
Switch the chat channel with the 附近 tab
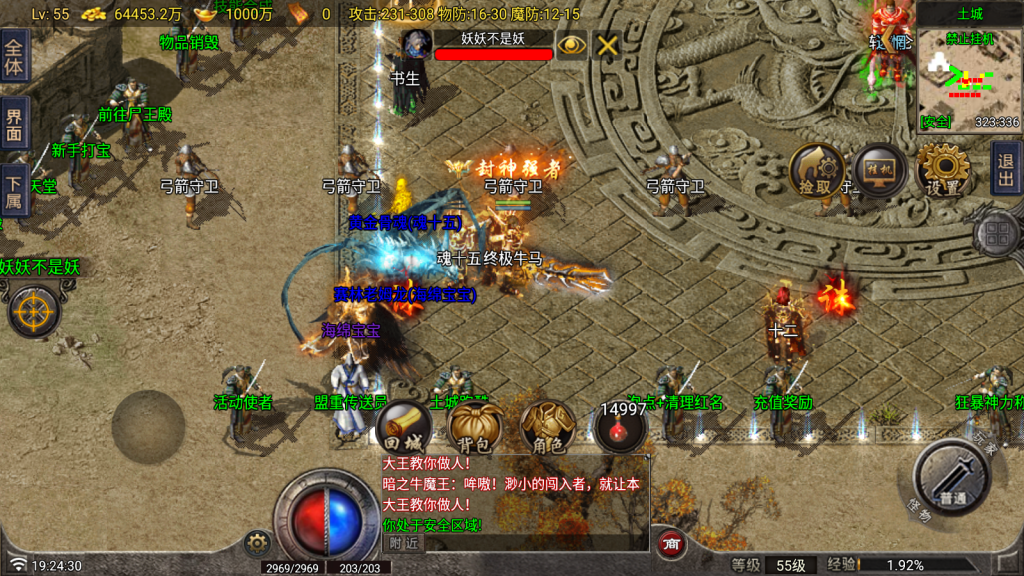[404, 543]
